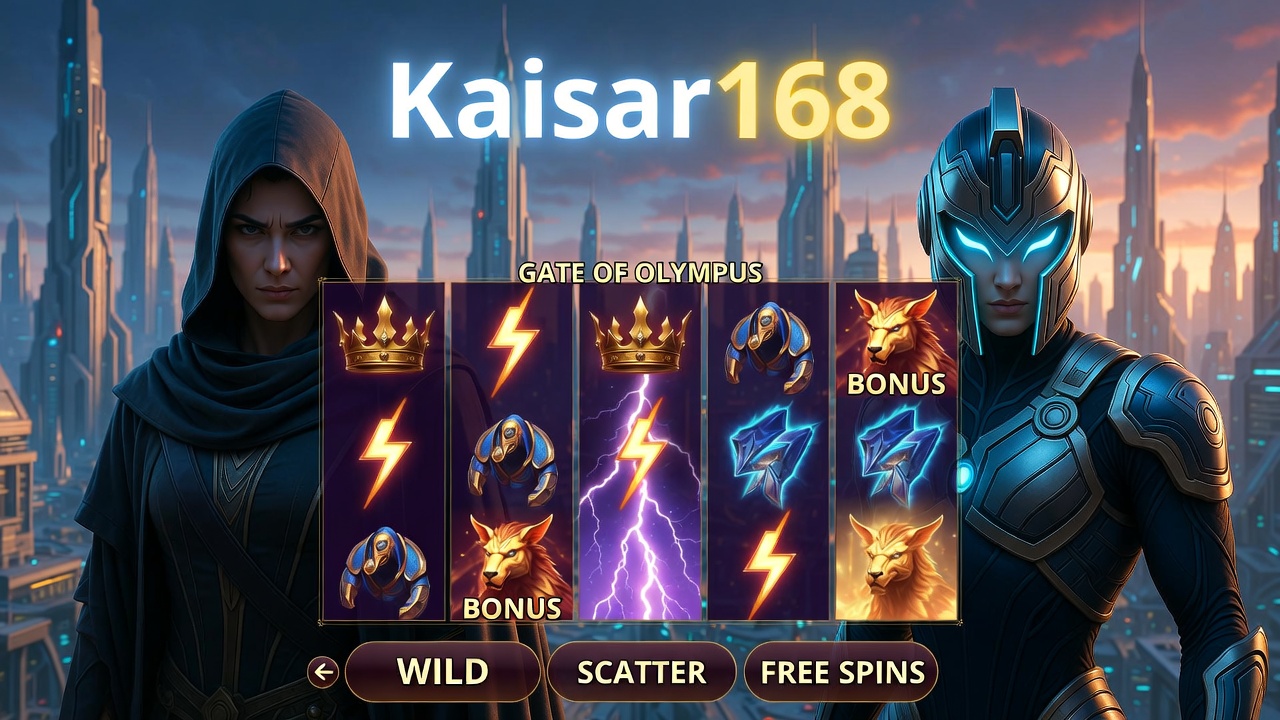Click the back arrow icon
This screenshot has height=720, width=1280.
click(x=323, y=672)
